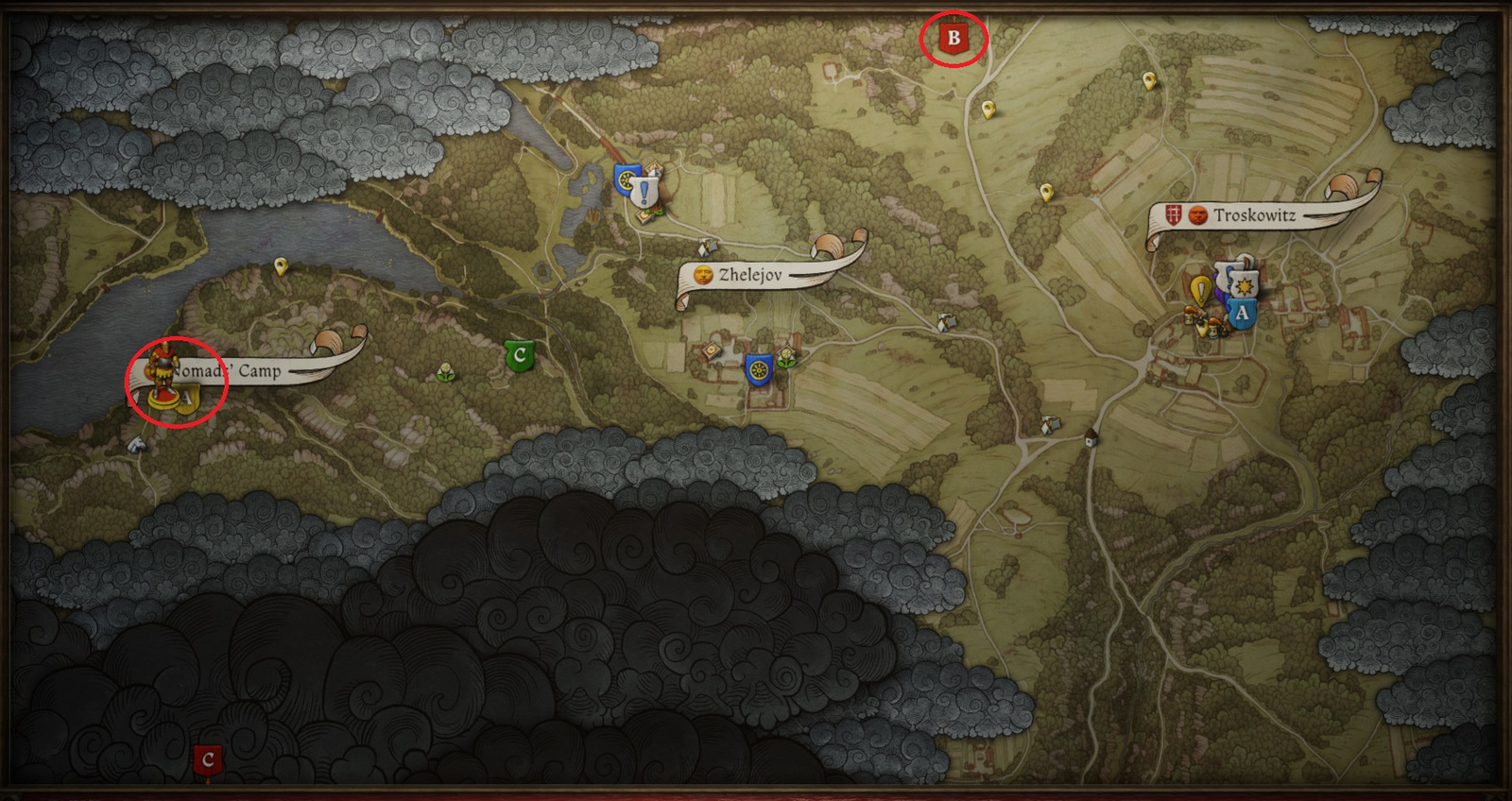1512x801 pixels.
Task: Click the yellow A shield beside the player
Action: (x=187, y=398)
